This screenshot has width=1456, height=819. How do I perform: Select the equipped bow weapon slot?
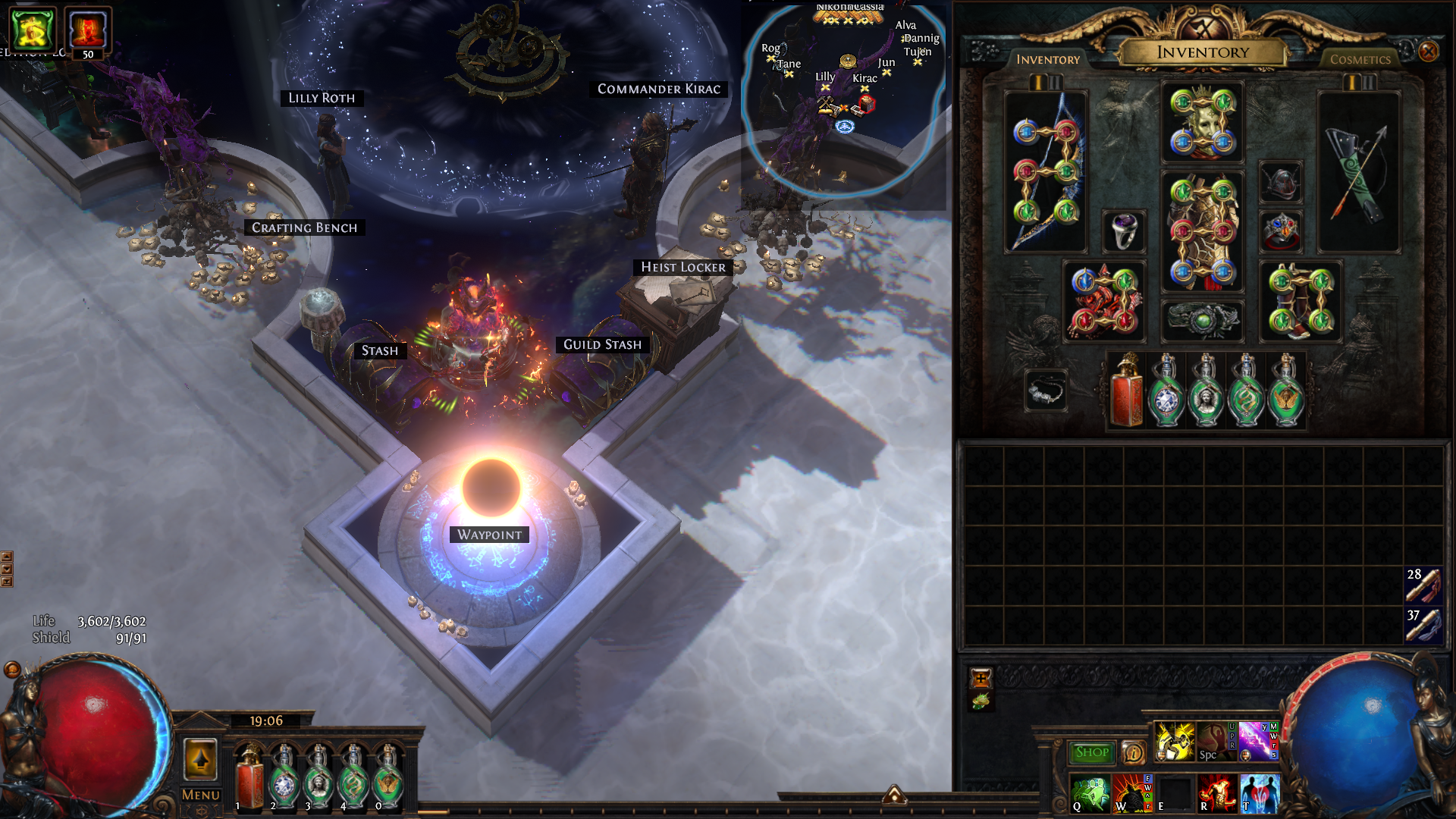coord(1046,172)
